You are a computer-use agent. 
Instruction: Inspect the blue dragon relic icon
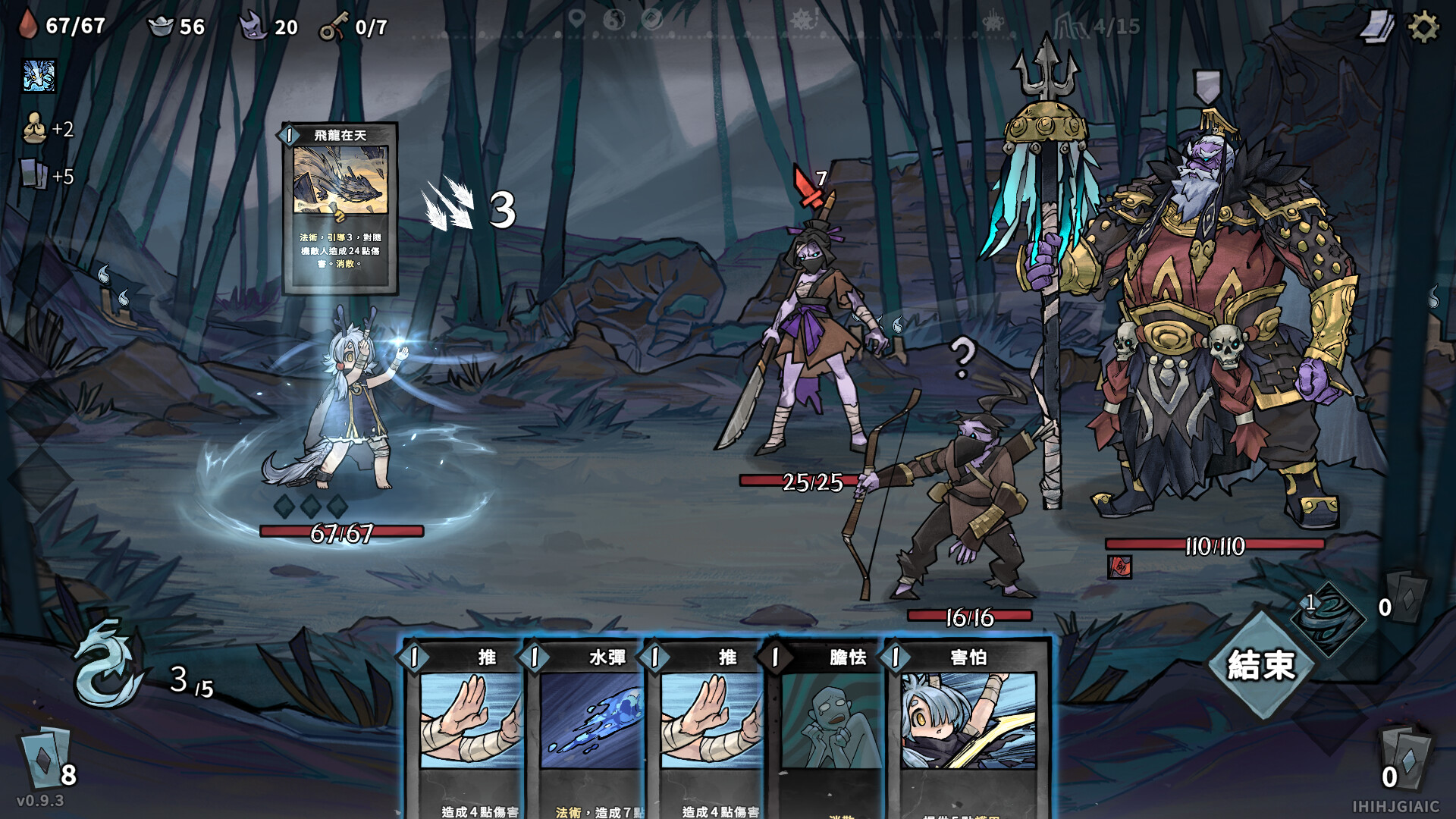39,77
